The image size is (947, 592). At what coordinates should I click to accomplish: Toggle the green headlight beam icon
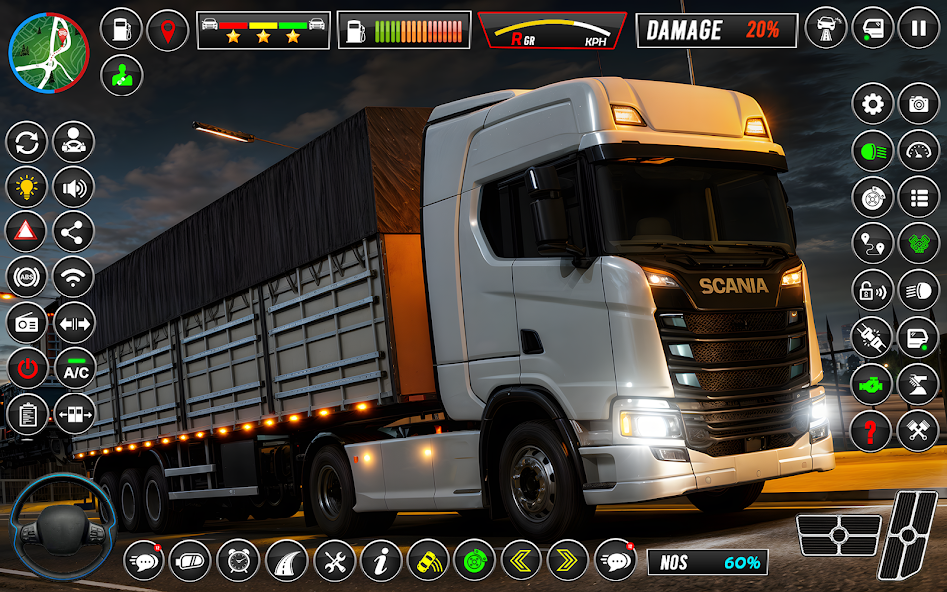(872, 151)
